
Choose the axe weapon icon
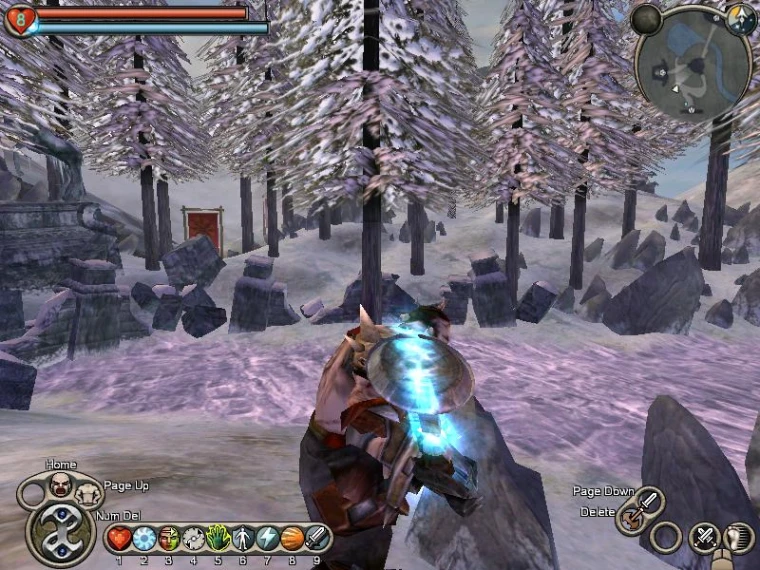pos(631,518)
